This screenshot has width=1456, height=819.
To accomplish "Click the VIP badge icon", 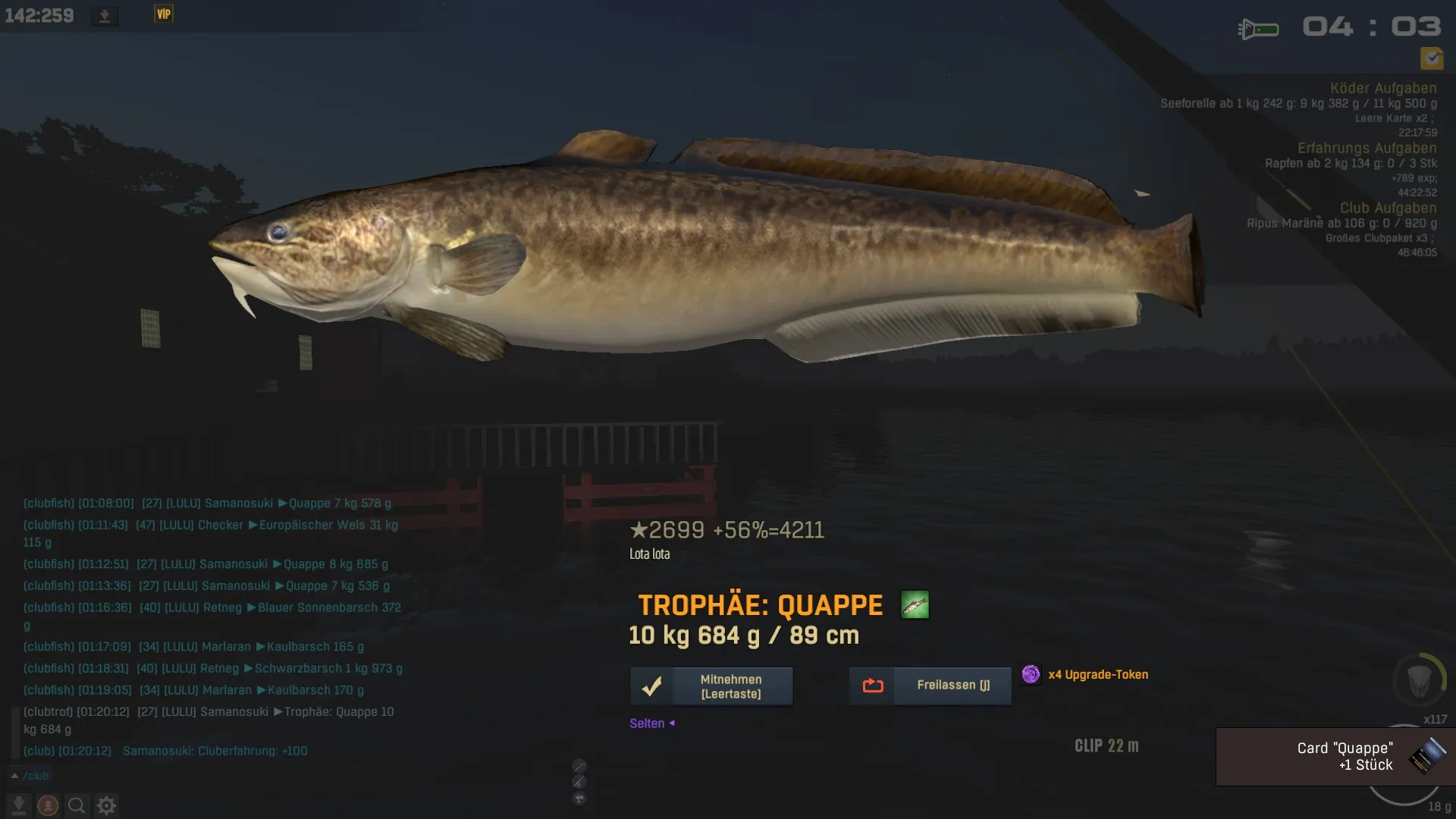I will (x=164, y=14).
